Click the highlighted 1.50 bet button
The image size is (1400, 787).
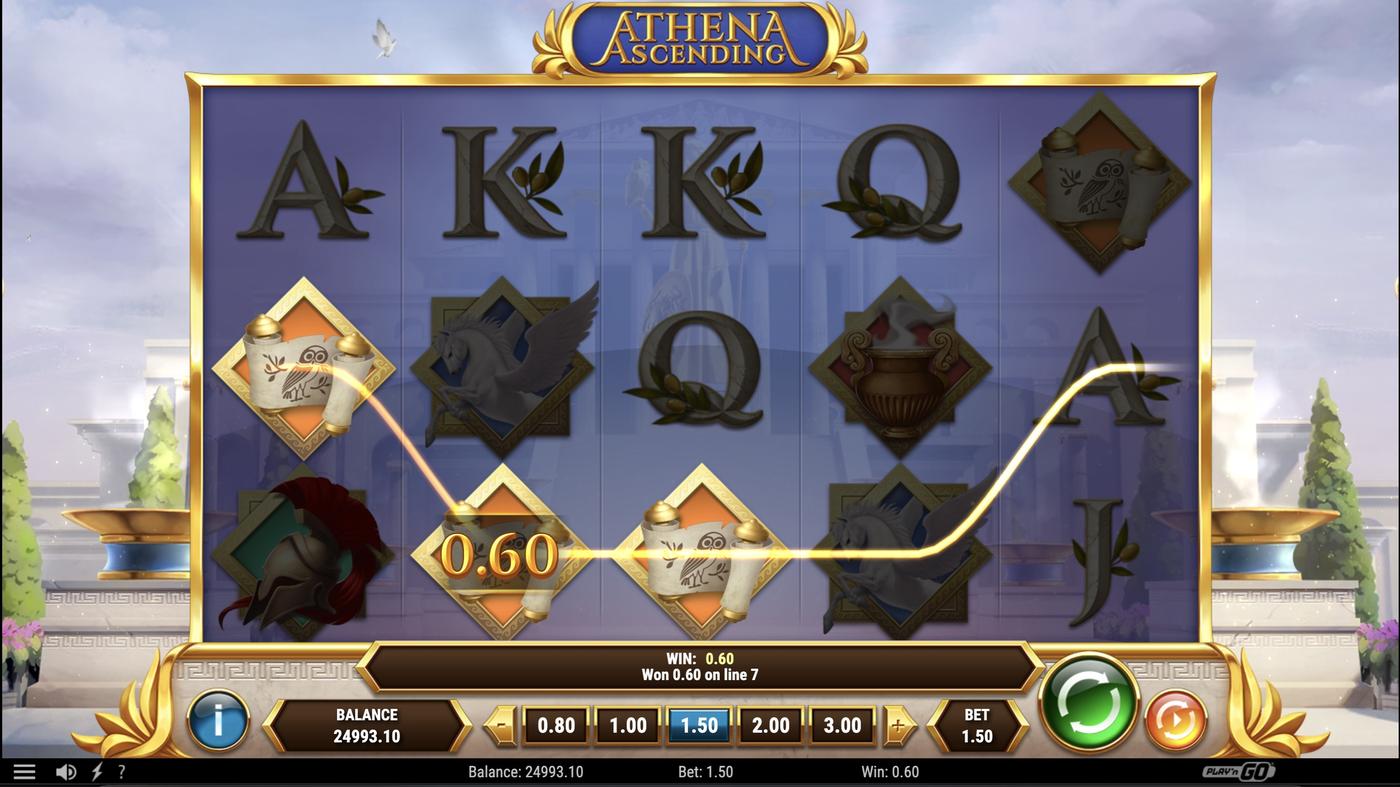698,723
